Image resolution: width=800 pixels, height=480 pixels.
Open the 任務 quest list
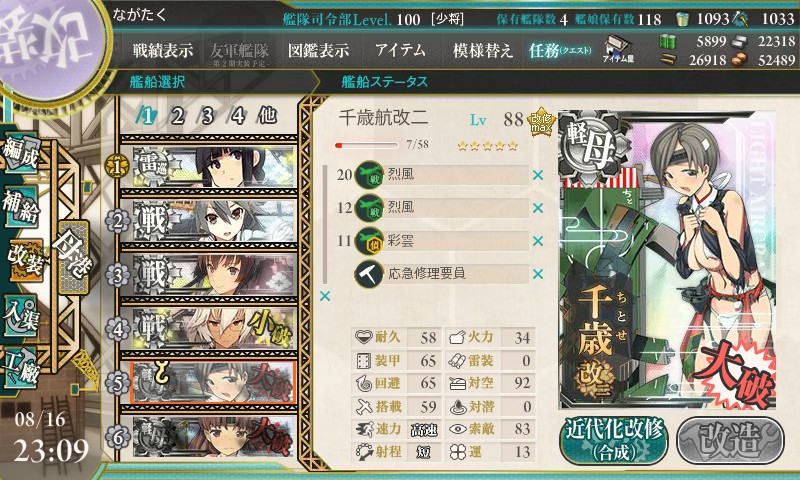click(x=560, y=50)
